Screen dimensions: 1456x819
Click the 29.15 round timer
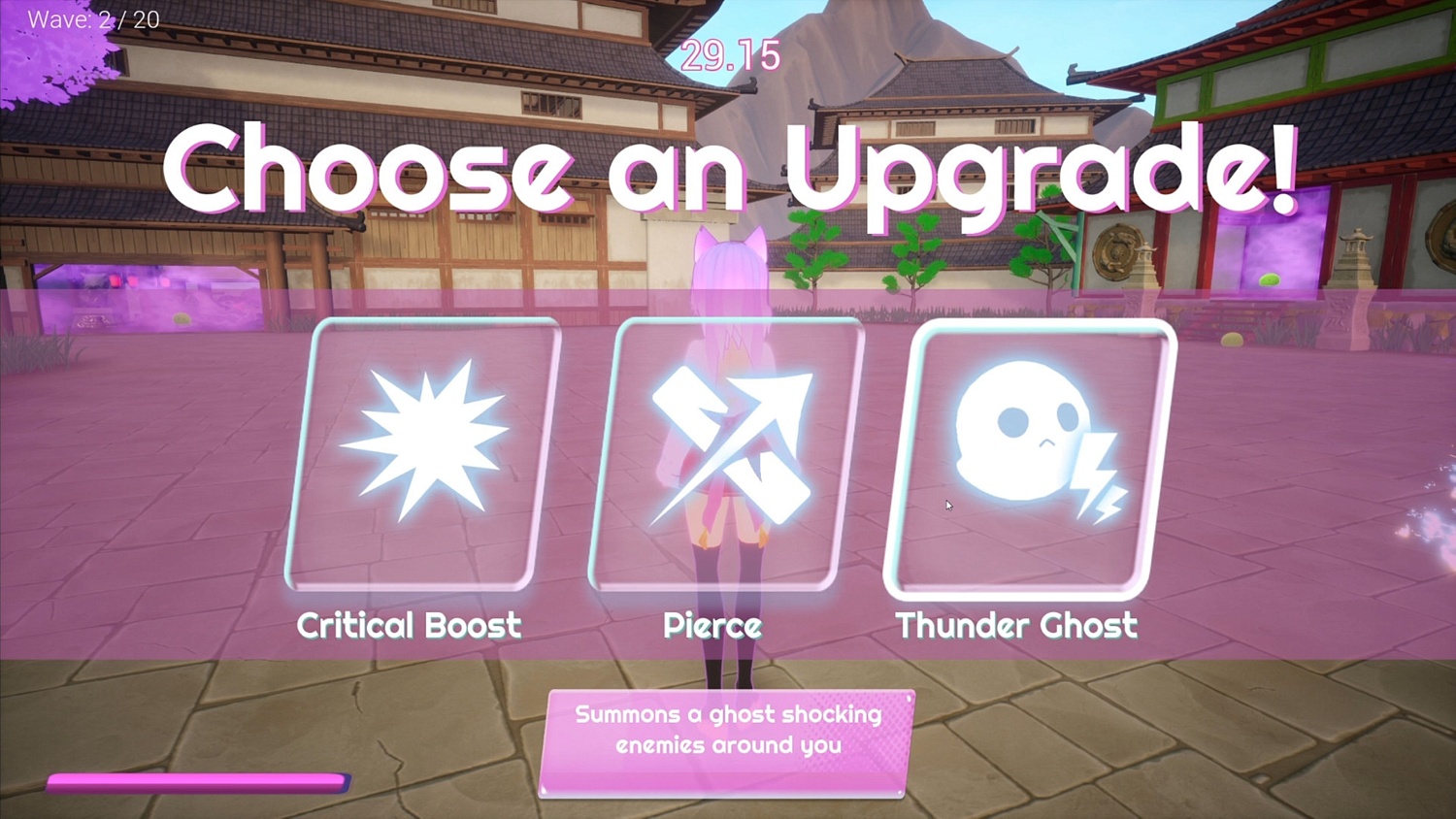coord(729,56)
